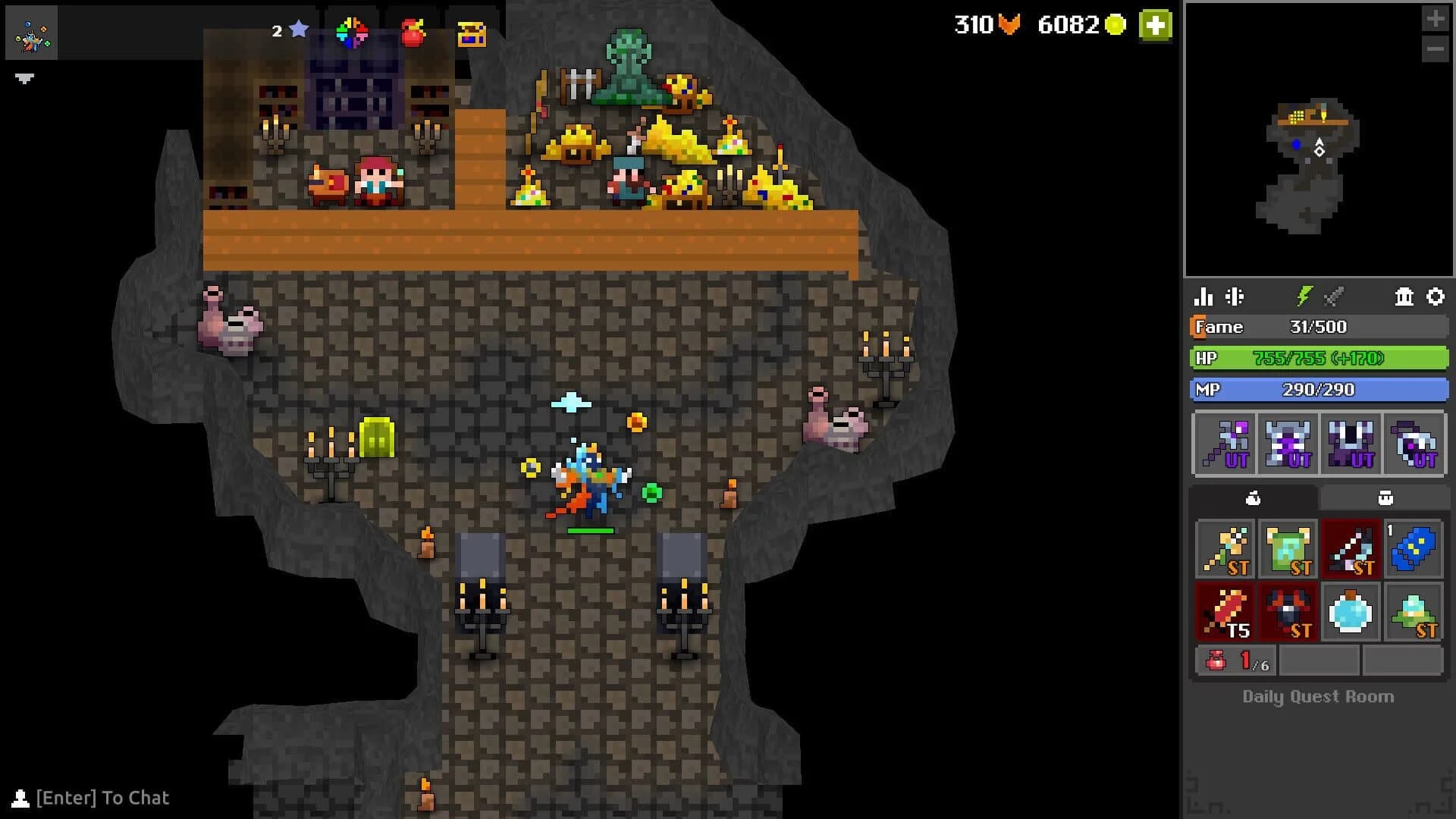Click the greyed-out sword icon beside the lightning
1456x819 pixels.
click(1333, 297)
